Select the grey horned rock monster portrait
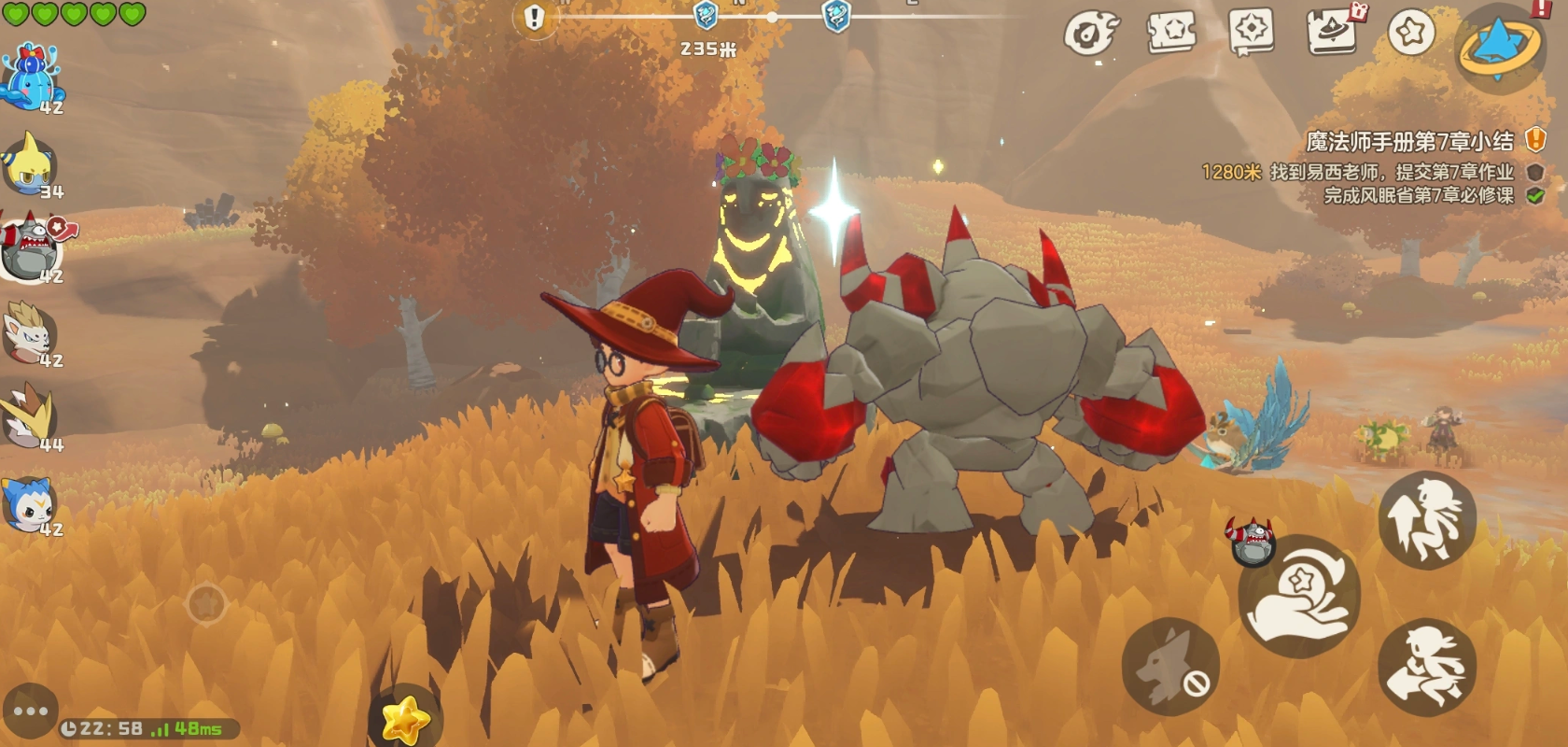 pos(32,247)
